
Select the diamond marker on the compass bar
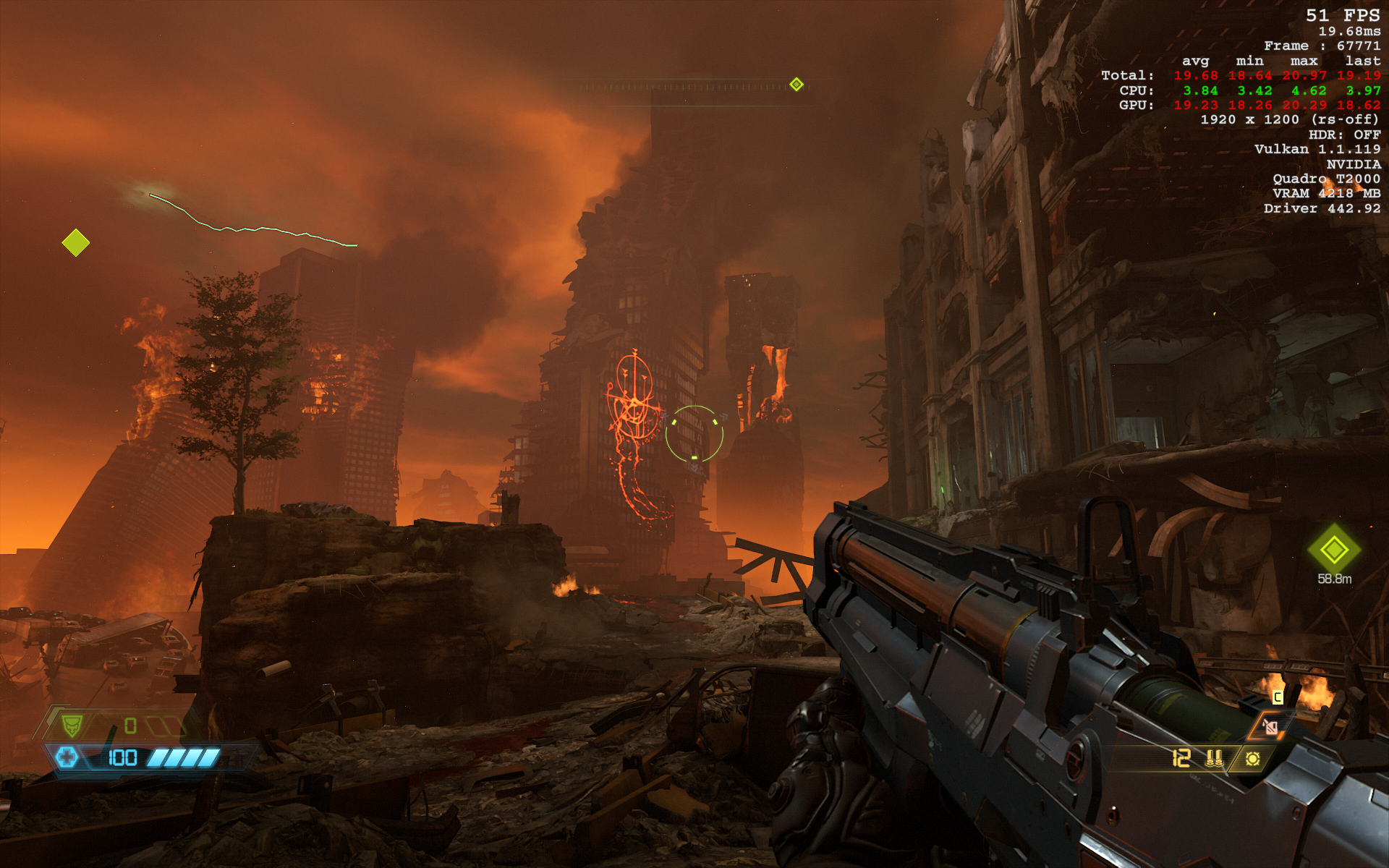click(797, 85)
